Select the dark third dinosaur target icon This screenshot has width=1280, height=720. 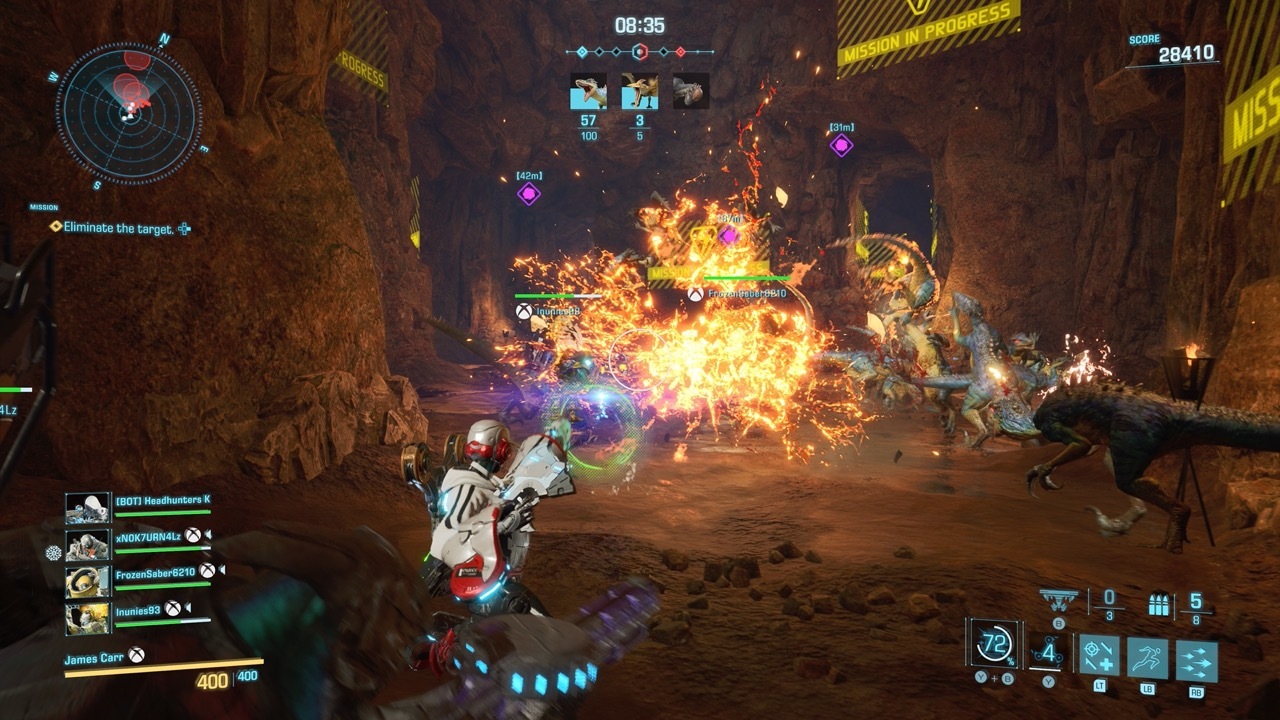(690, 91)
